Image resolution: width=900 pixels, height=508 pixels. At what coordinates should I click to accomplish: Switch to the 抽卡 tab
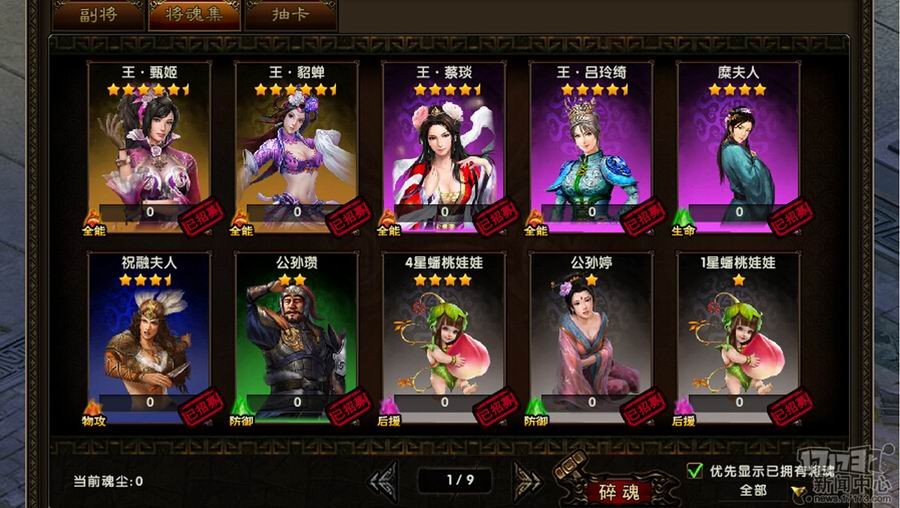(289, 14)
